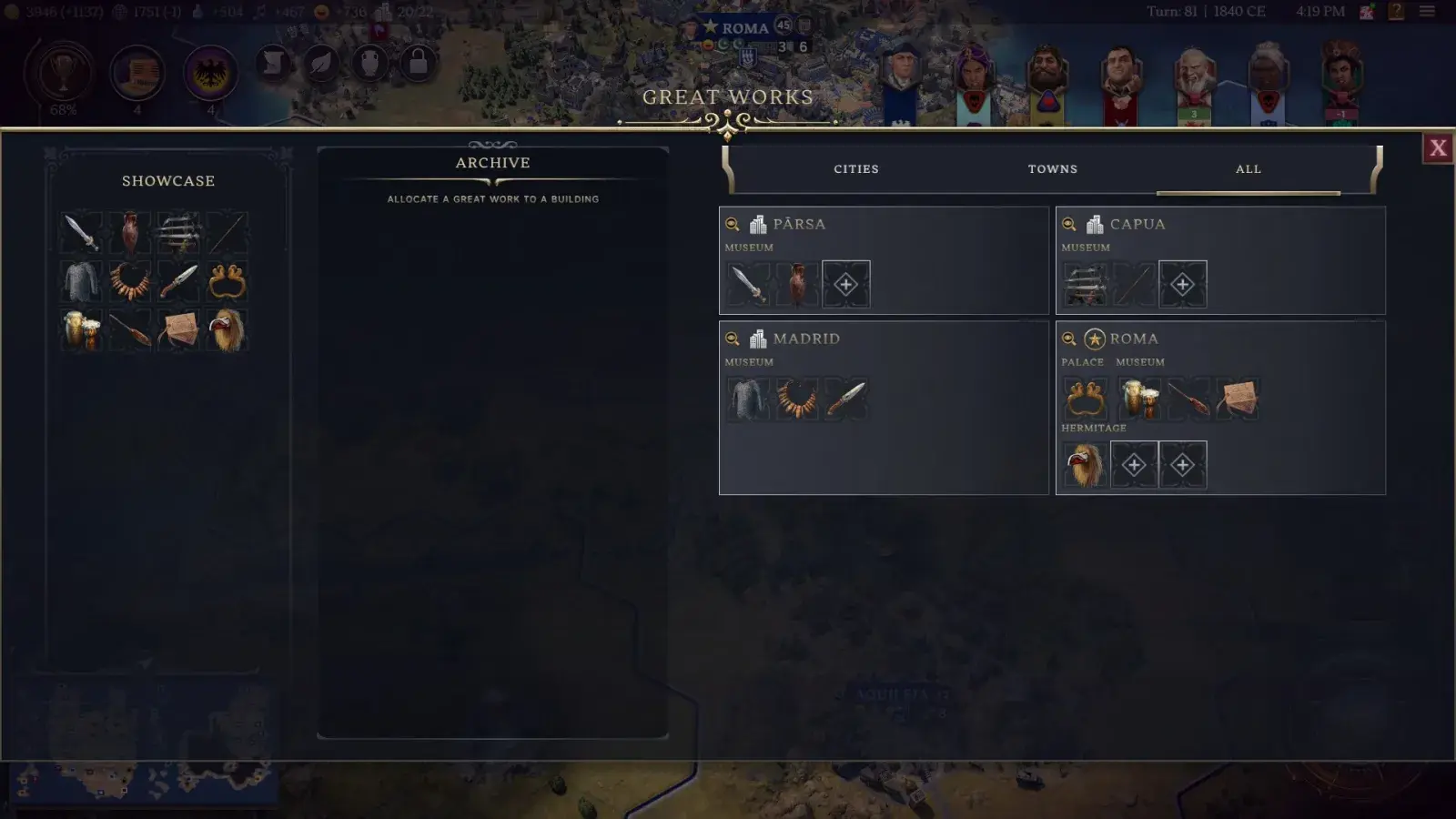Screen dimensions: 1456x819
Task: Click the settlement icon showing 20/22
Action: pyautogui.click(x=382, y=12)
